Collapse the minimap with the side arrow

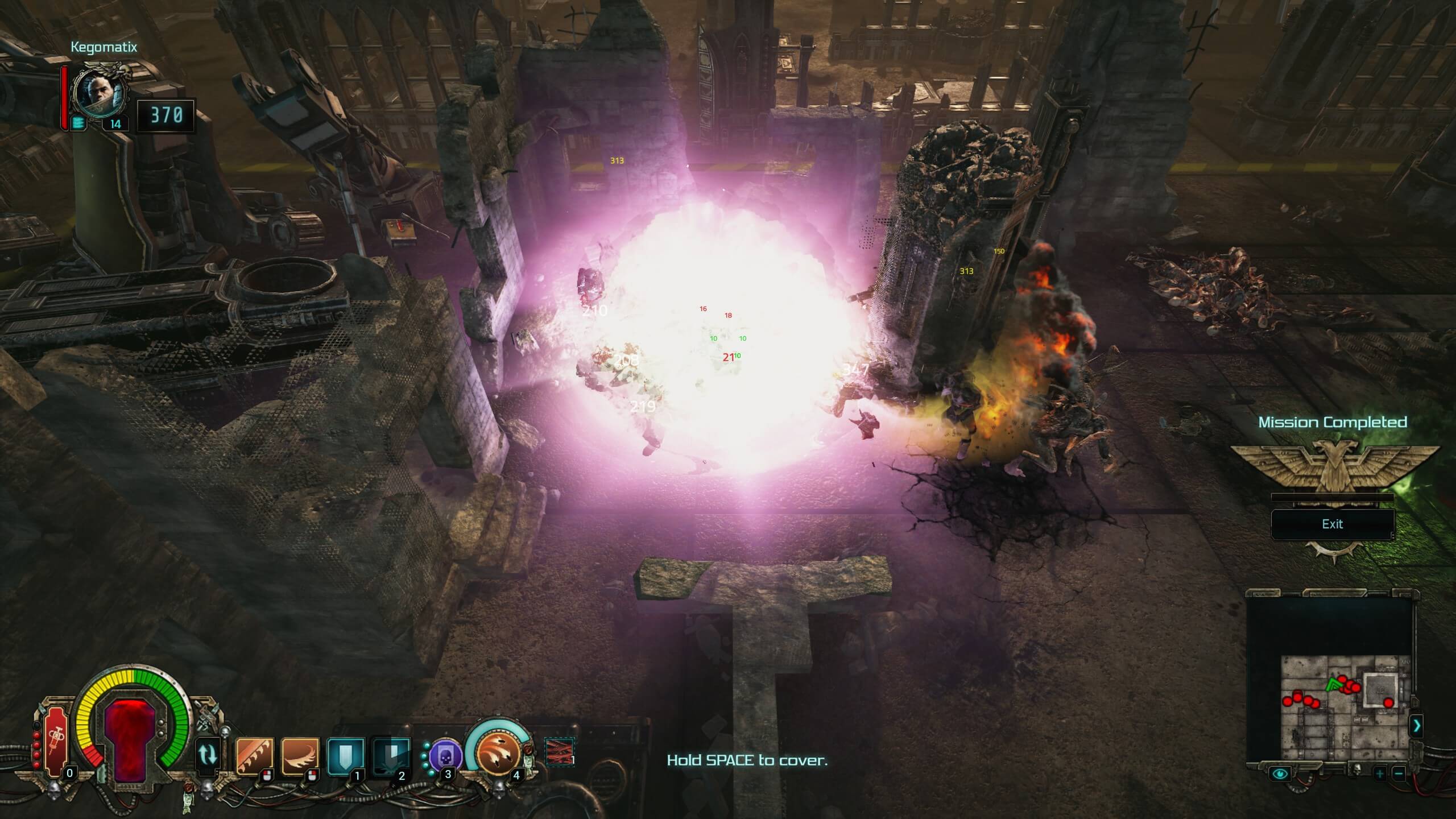coord(1416,726)
